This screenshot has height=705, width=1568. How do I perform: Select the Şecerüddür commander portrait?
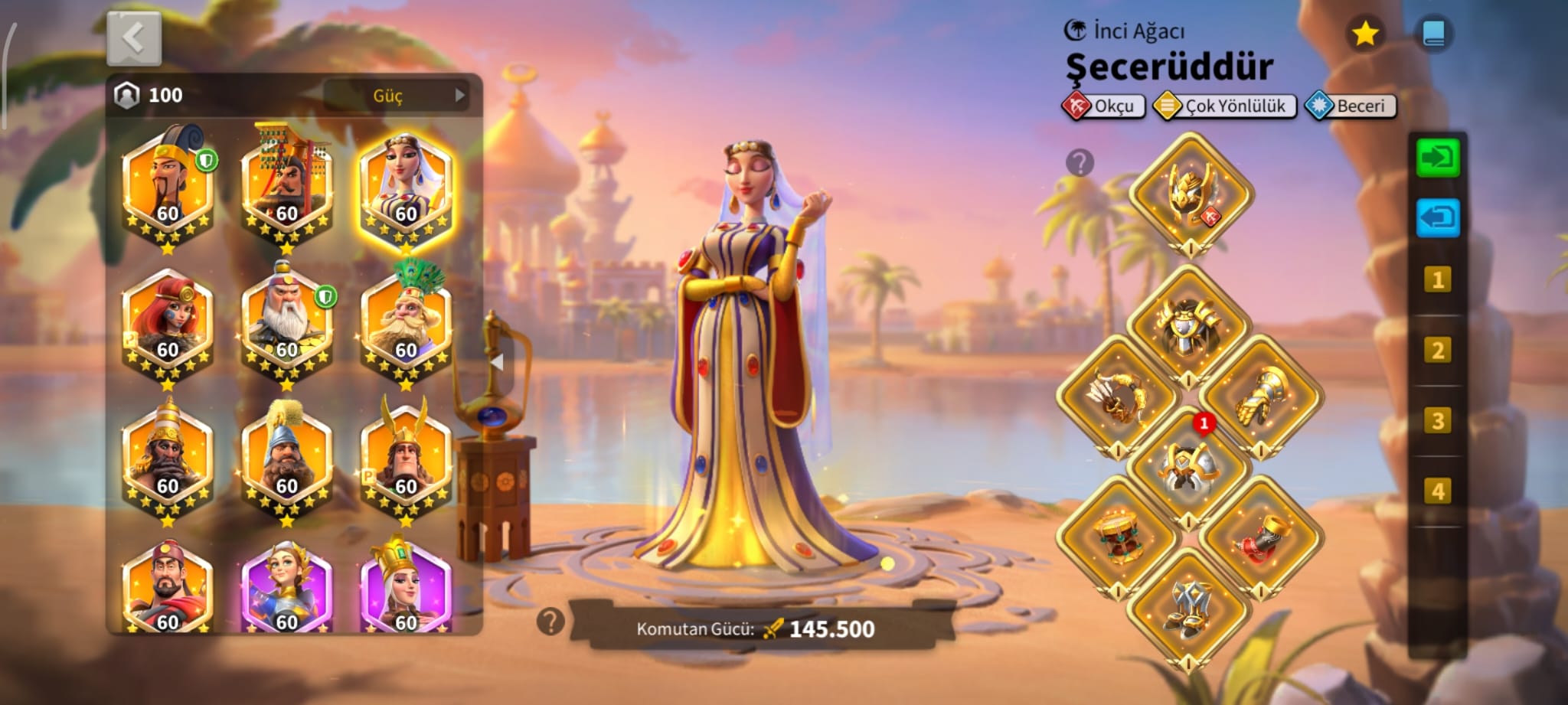point(406,188)
